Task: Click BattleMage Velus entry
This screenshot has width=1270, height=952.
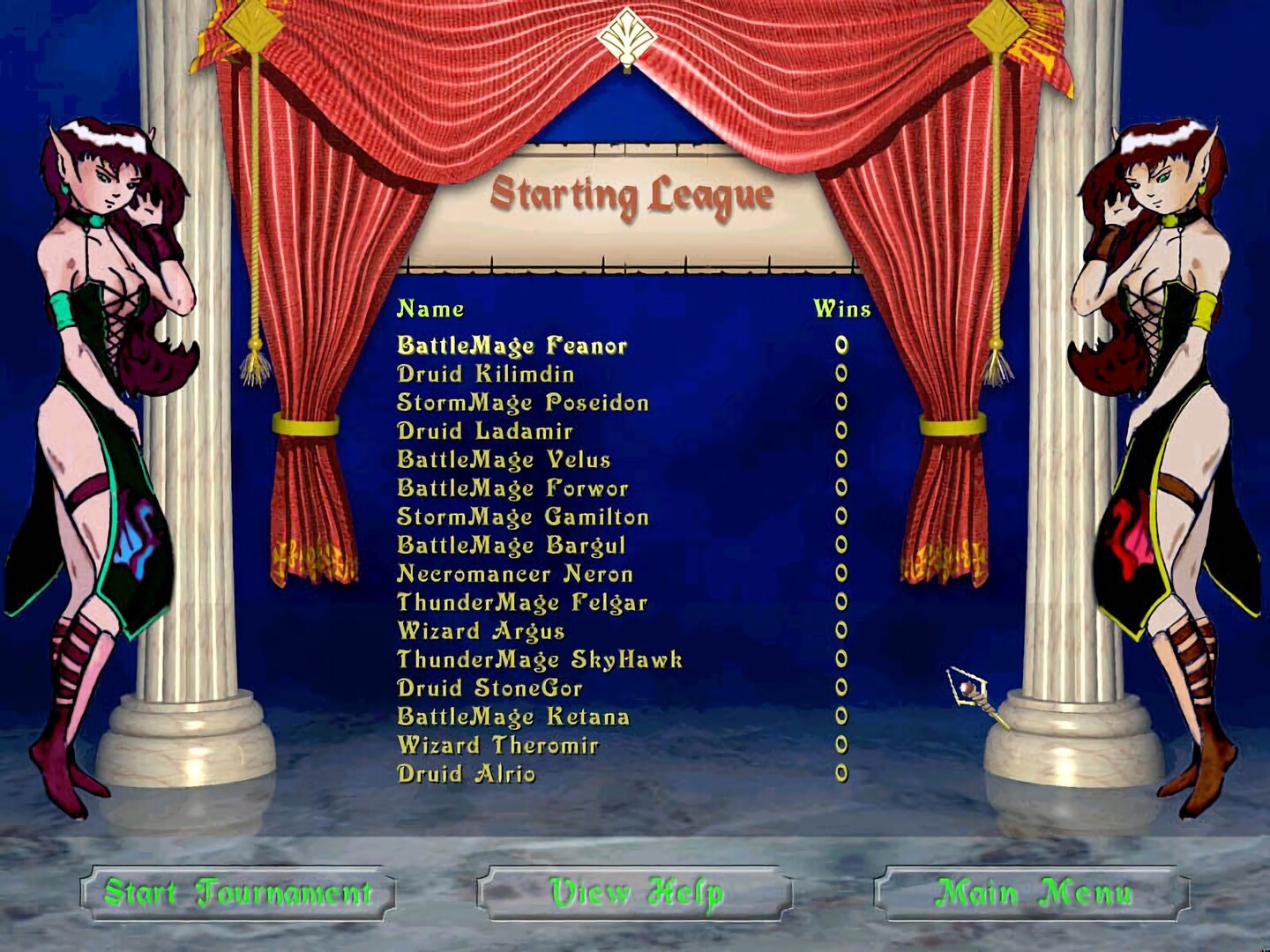Action: point(505,459)
